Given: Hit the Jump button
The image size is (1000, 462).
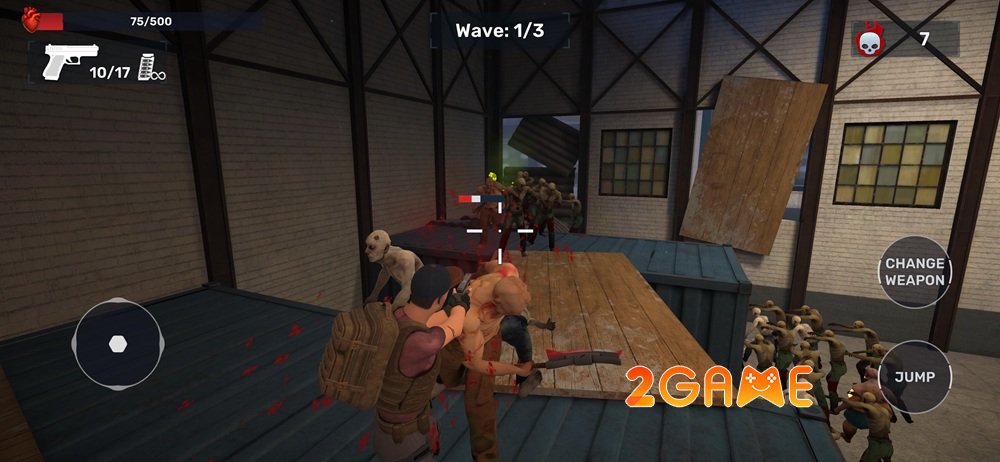Looking at the screenshot, I should click(x=914, y=377).
